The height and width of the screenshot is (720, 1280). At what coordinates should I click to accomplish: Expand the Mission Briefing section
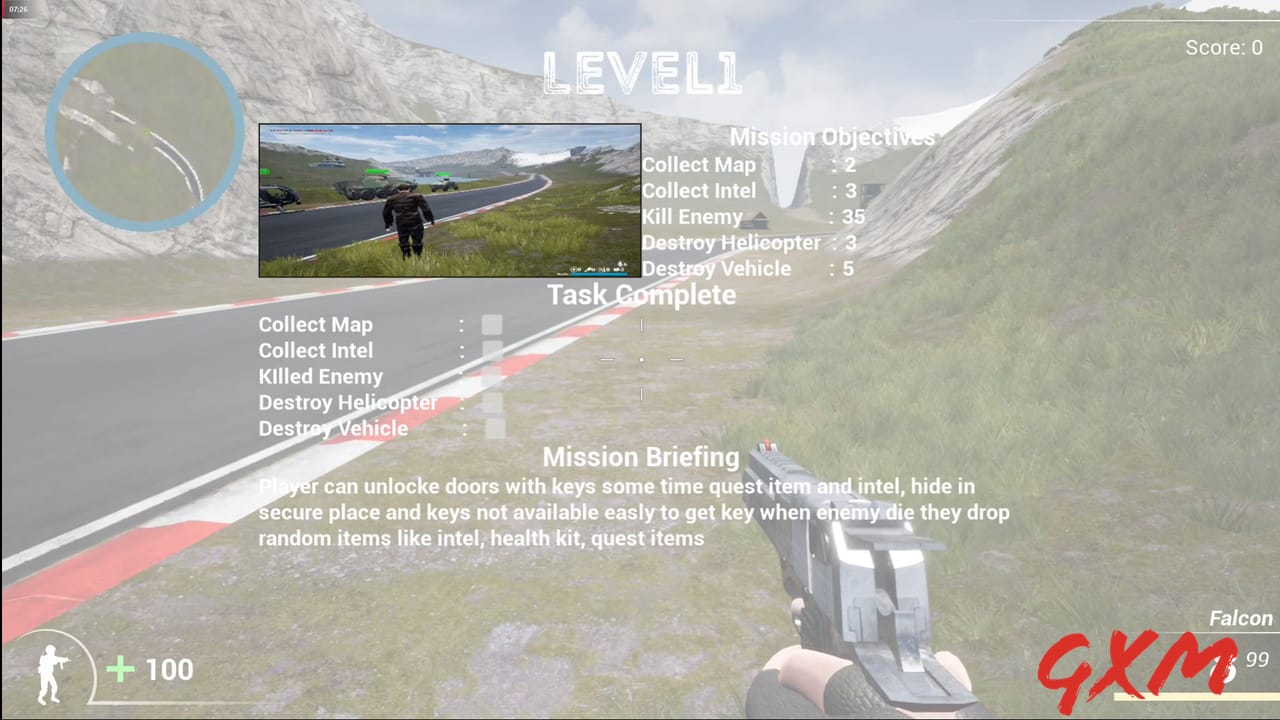641,457
